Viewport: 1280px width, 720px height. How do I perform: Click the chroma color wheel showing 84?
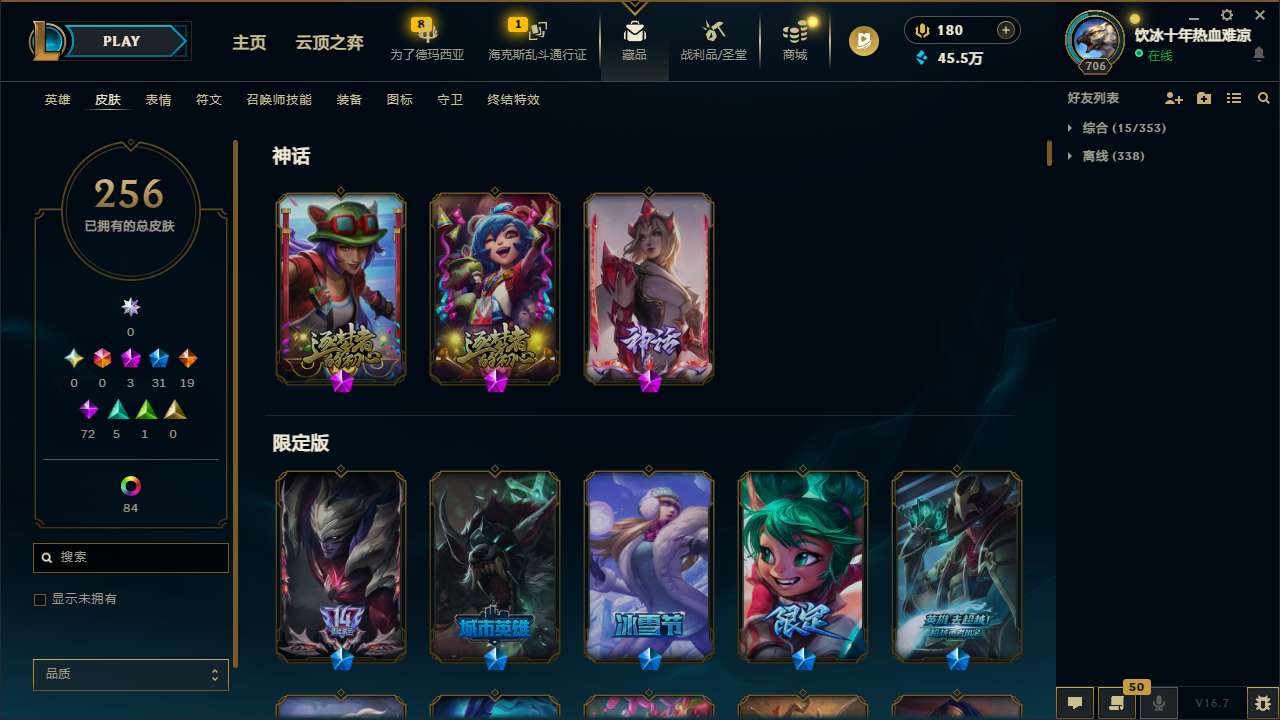[130, 487]
